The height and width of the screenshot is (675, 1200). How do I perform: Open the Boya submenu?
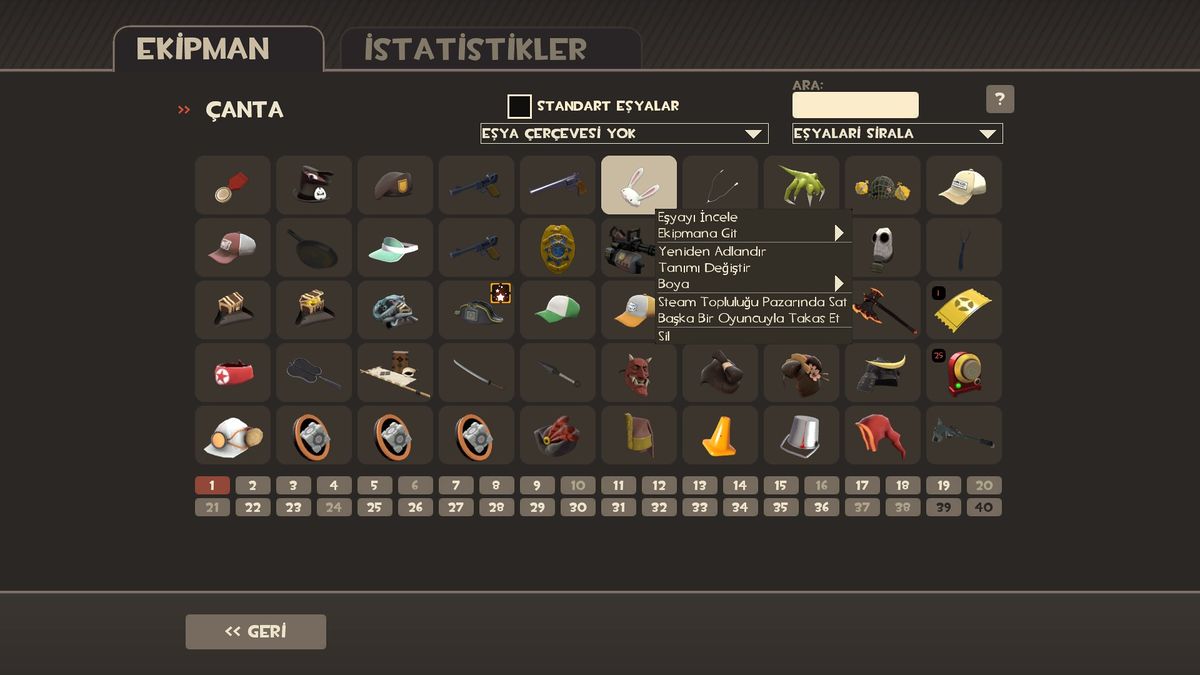(x=750, y=284)
